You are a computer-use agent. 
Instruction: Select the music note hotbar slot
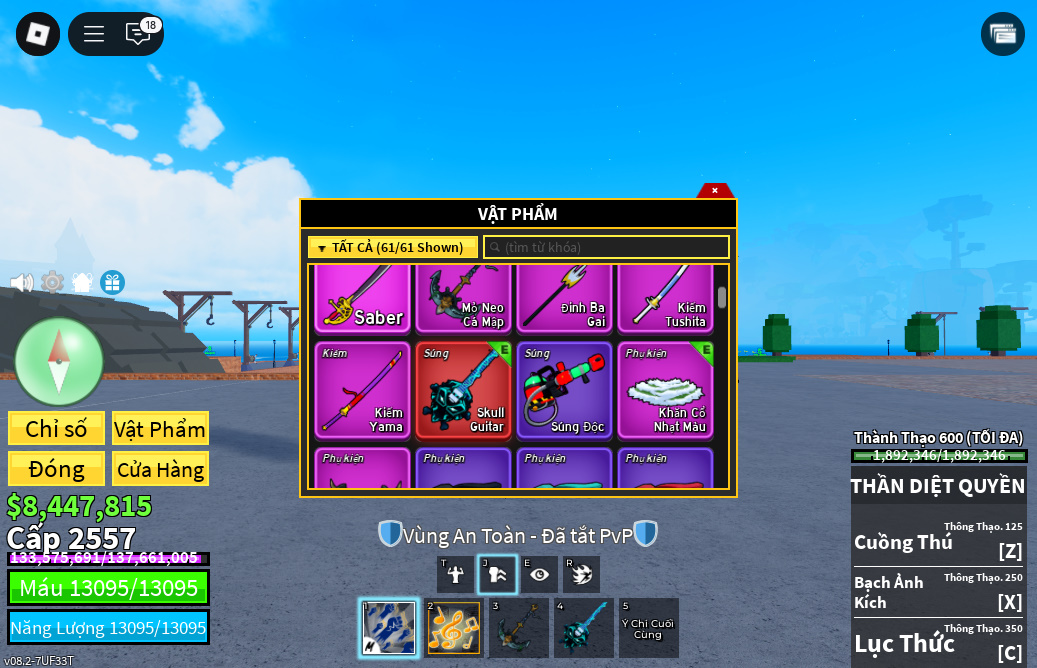pos(453,628)
